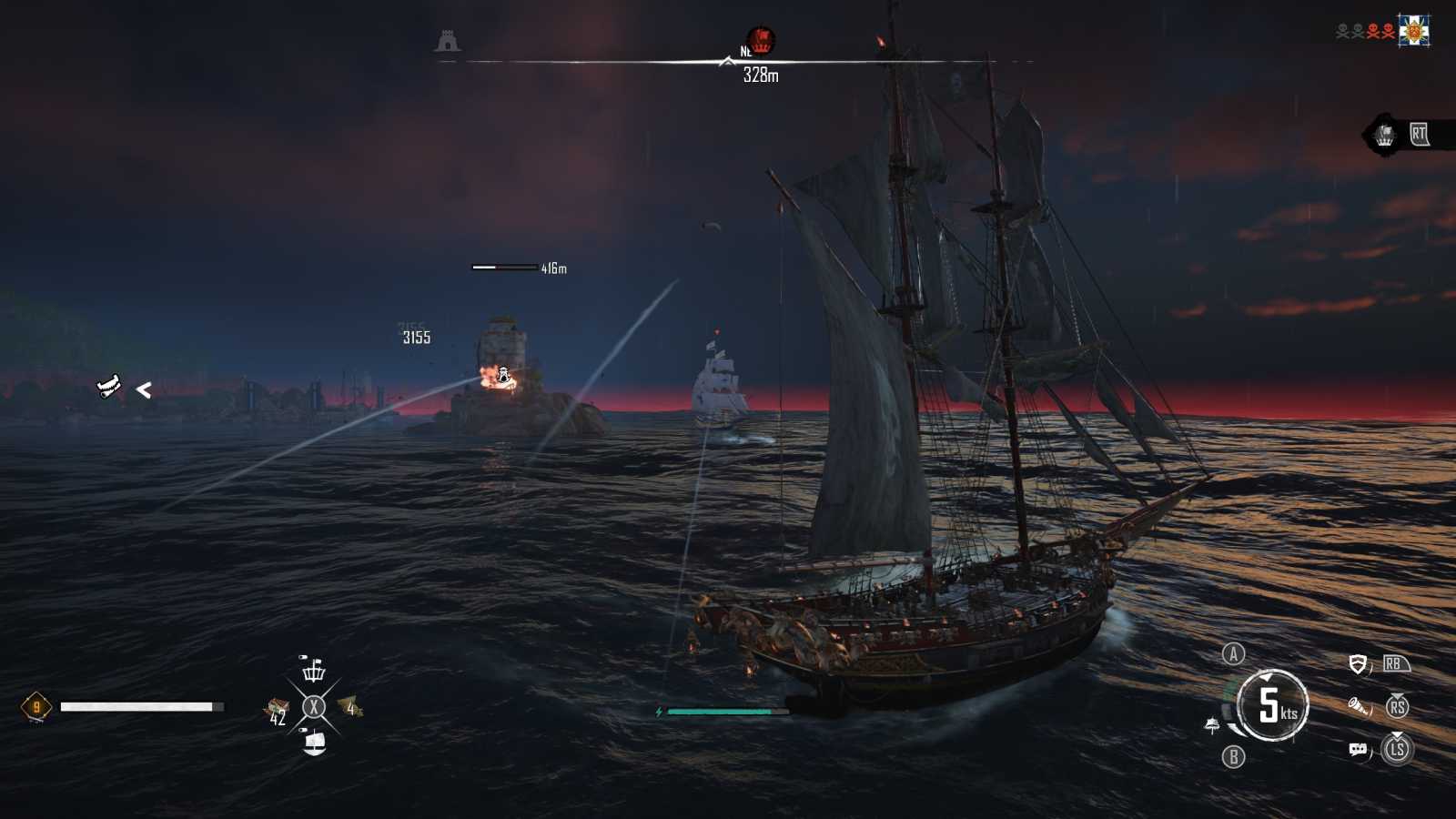Click the faction flag emblem
The height and width of the screenshot is (819, 1456).
1413,31
